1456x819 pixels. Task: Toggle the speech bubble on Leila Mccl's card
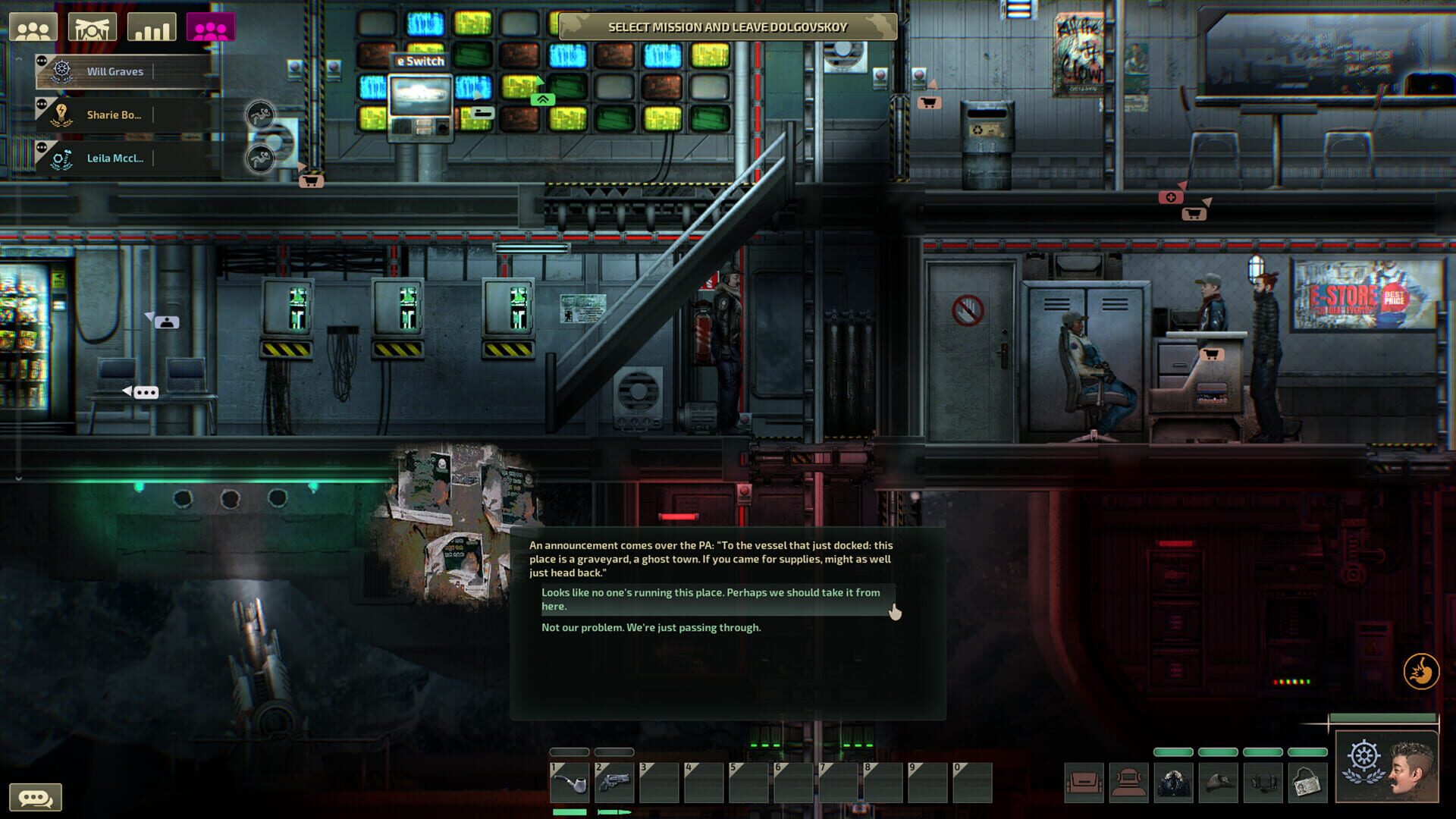pos(42,147)
